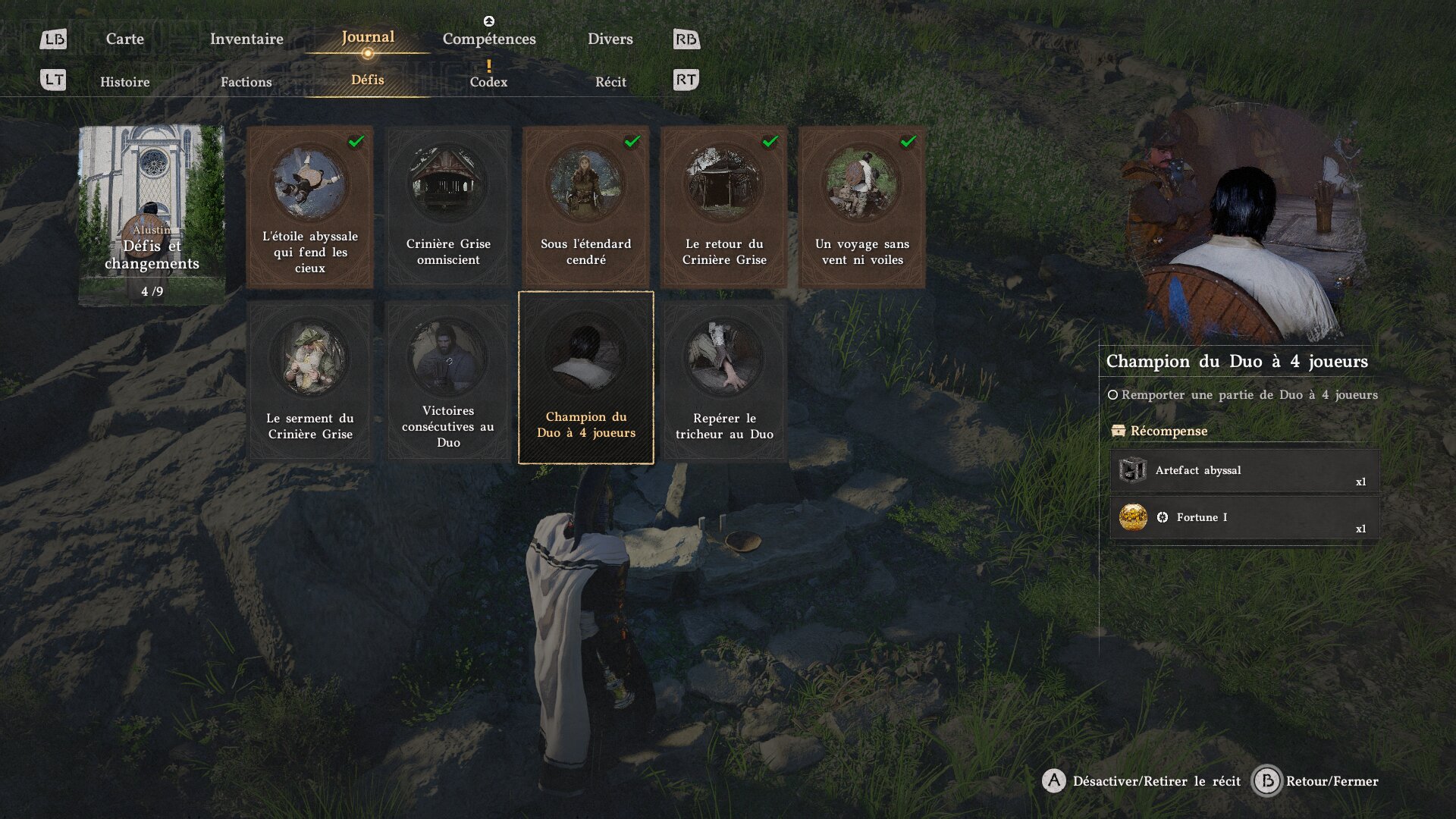Open the Carte tab

[x=124, y=39]
